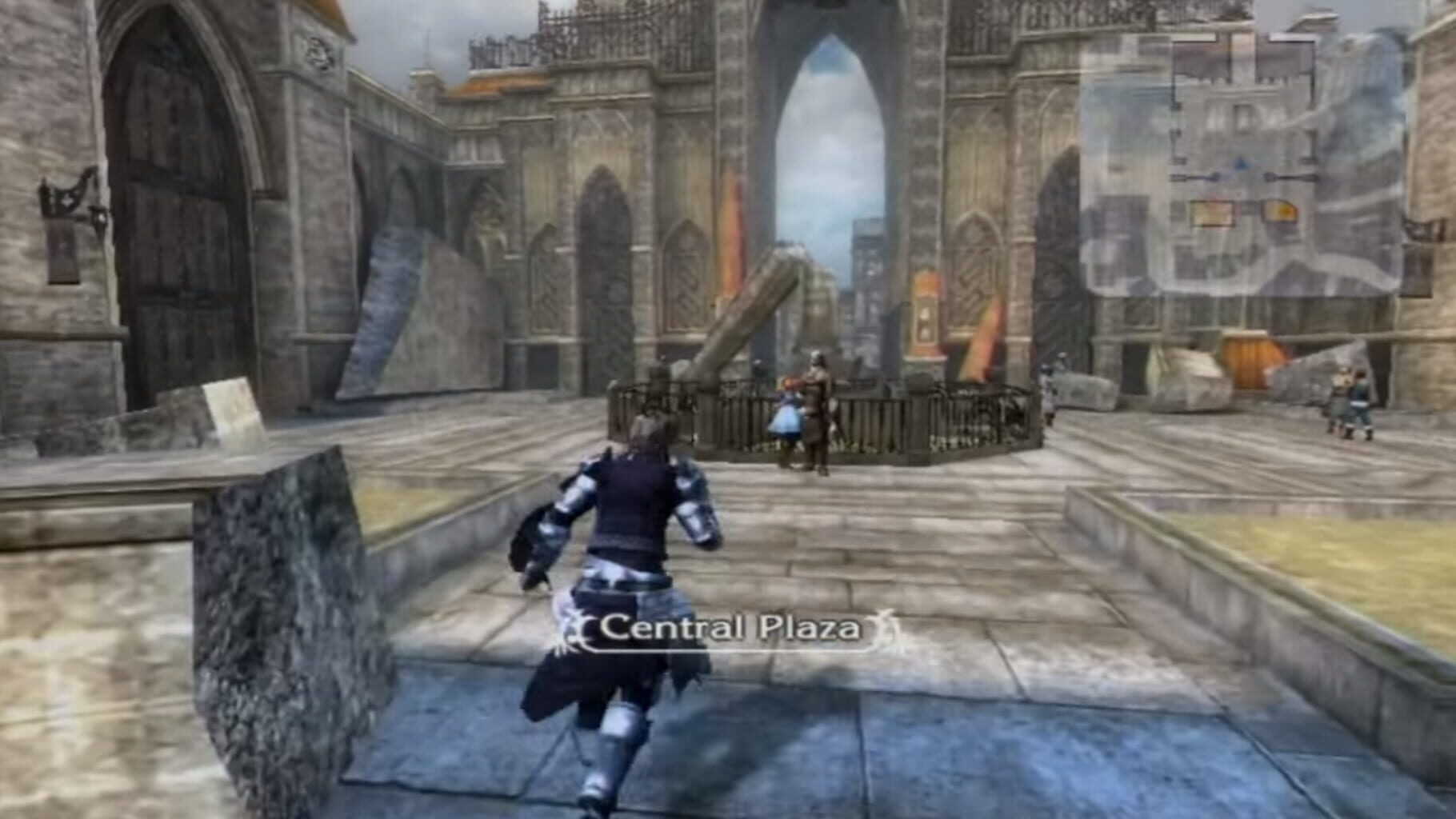Click the player character in armor
This screenshot has width=1456, height=819.
click(632, 560)
